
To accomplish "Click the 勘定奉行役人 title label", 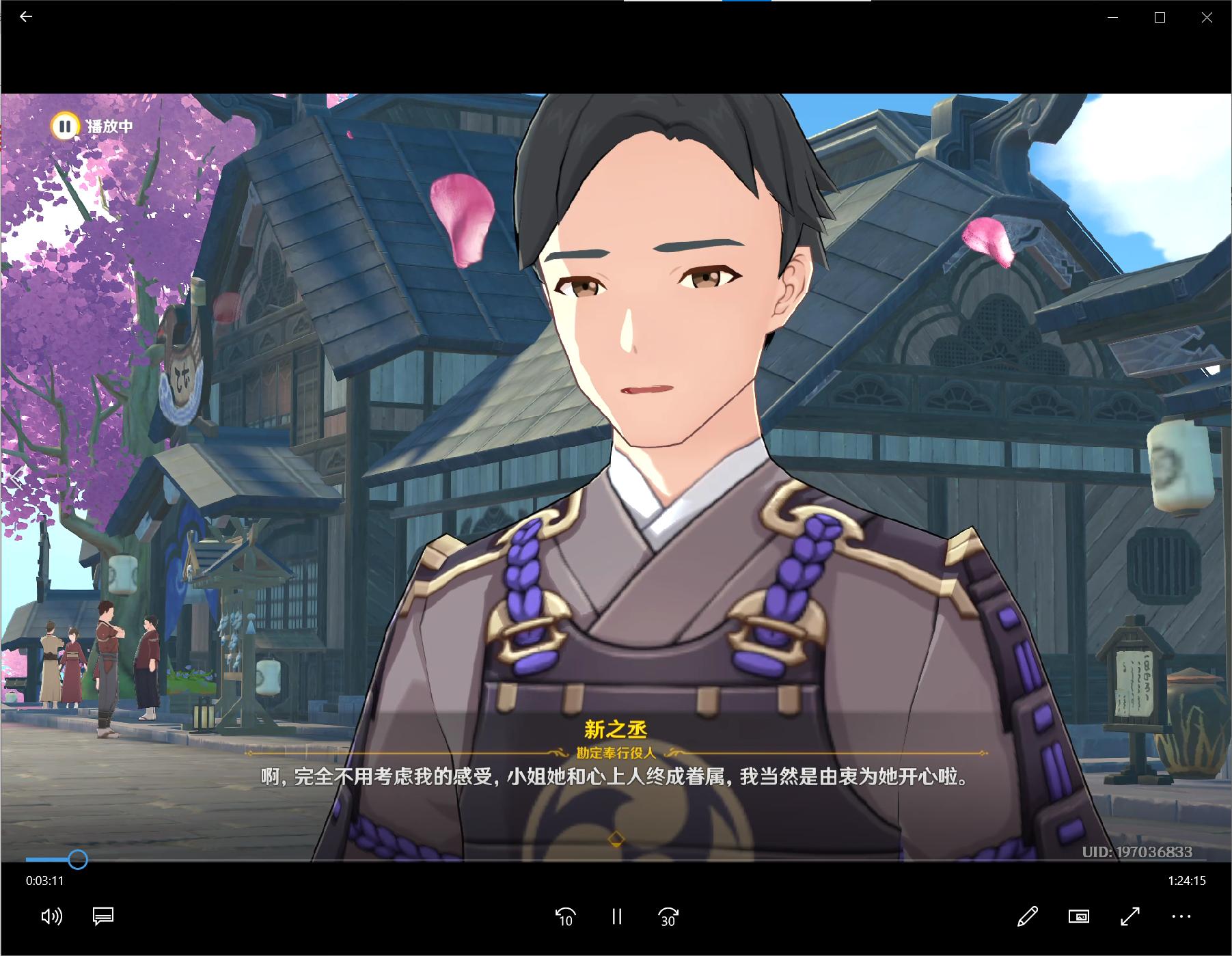I will pyautogui.click(x=617, y=754).
